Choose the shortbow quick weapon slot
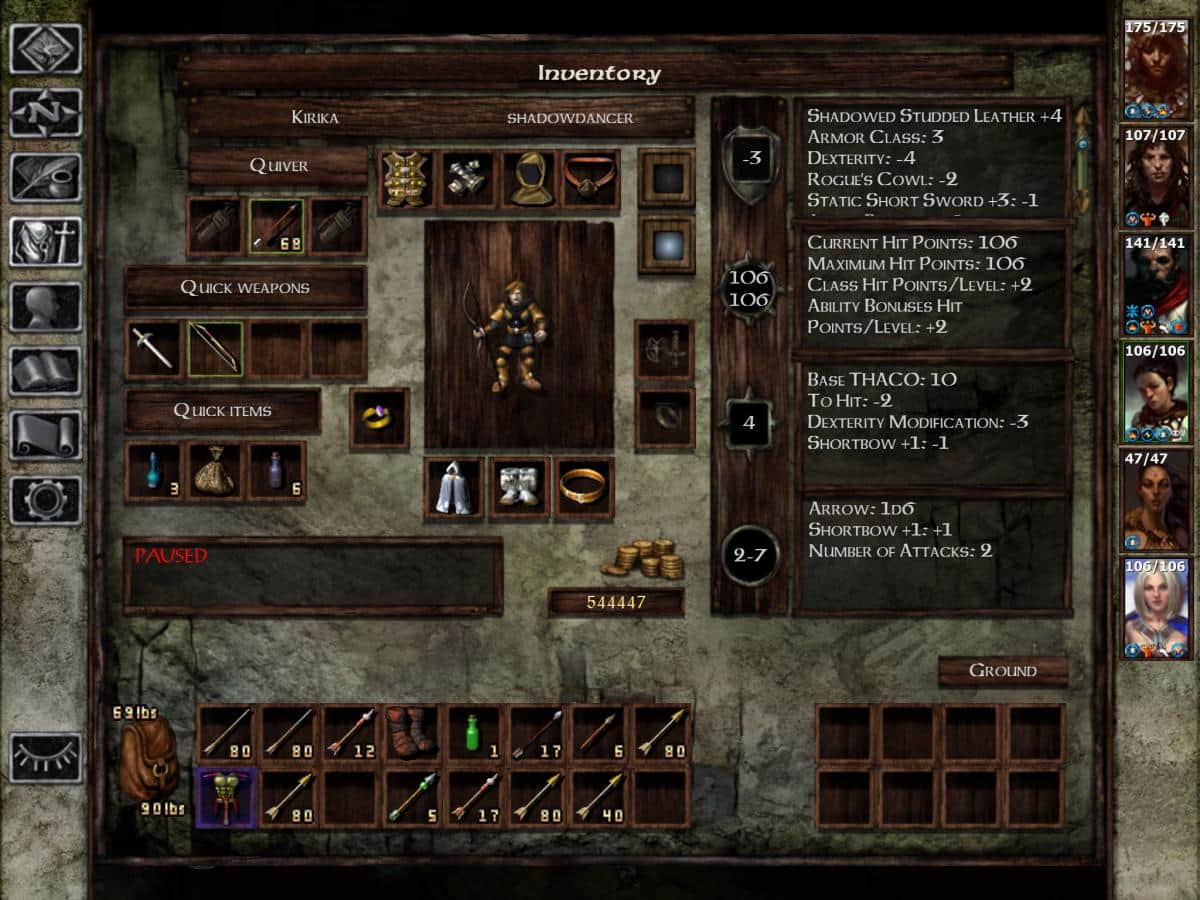 215,349
